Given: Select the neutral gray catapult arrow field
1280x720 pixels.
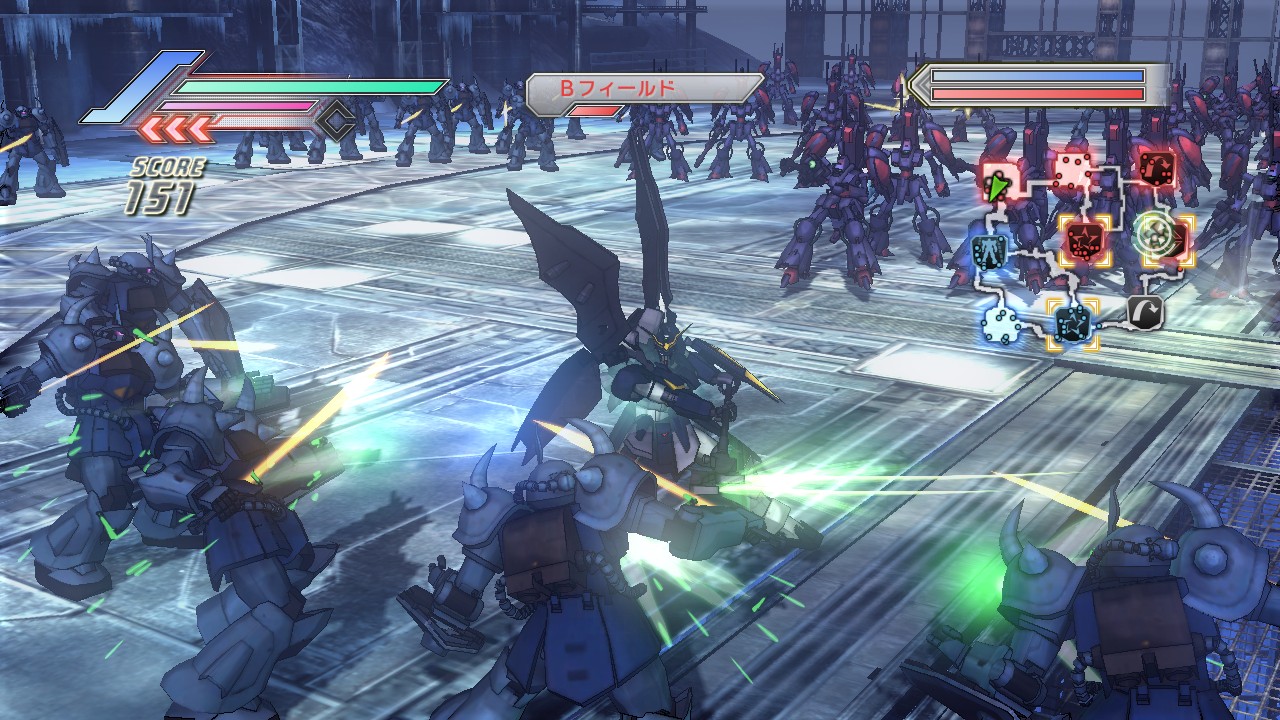Looking at the screenshot, I should (x=1144, y=313).
